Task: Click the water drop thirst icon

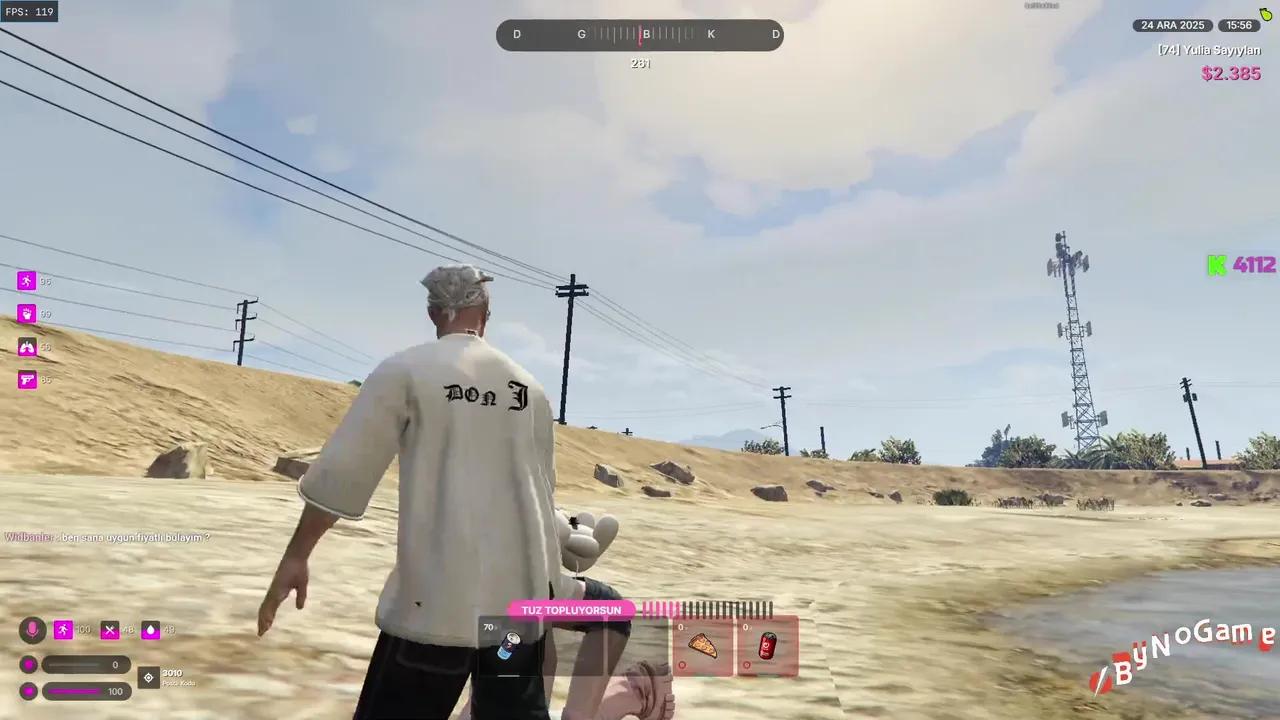Action: click(x=150, y=629)
